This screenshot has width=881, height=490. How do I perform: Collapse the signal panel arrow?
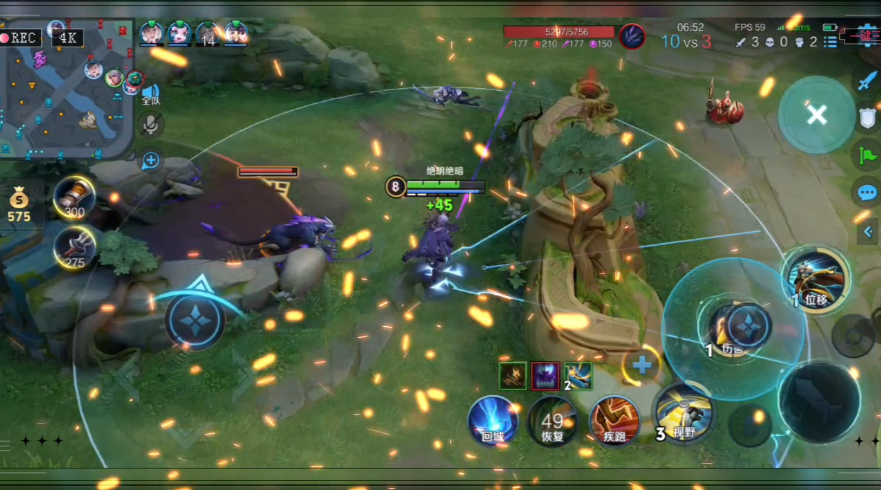click(868, 233)
